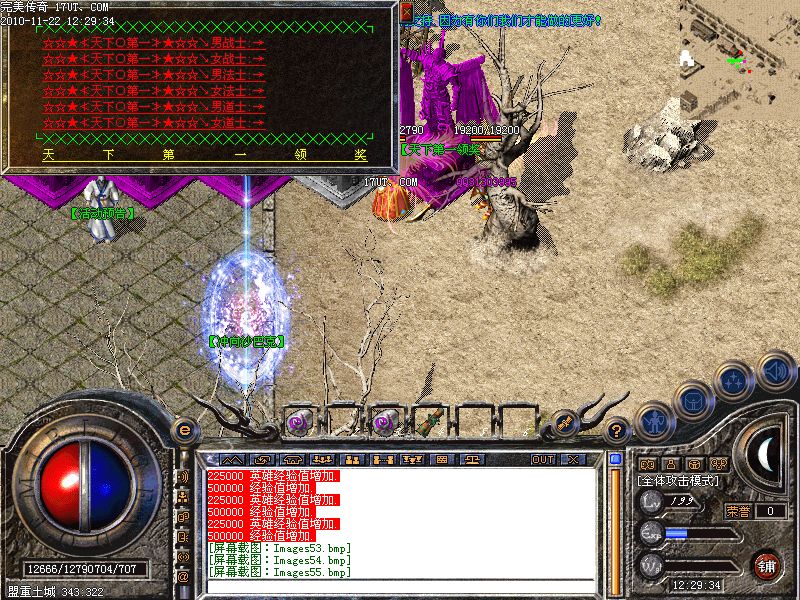This screenshot has height=600, width=800.
Task: Open the bag (chest) round button
Action: (692, 401)
